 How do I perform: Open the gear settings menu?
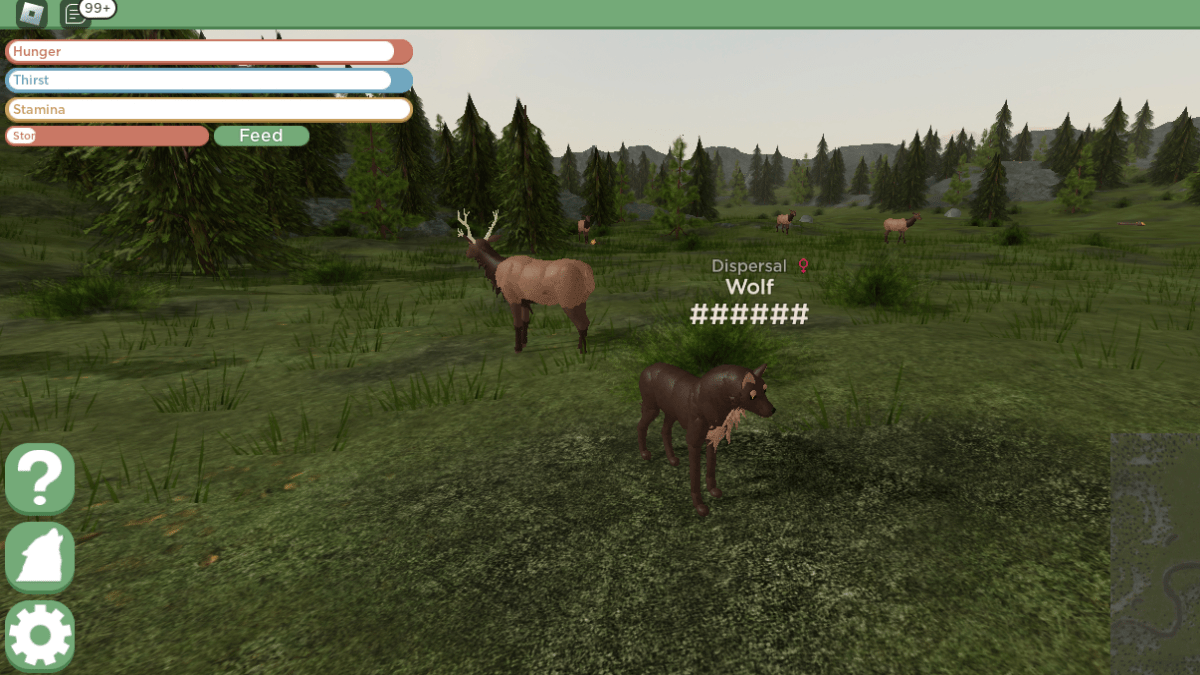click(x=40, y=634)
